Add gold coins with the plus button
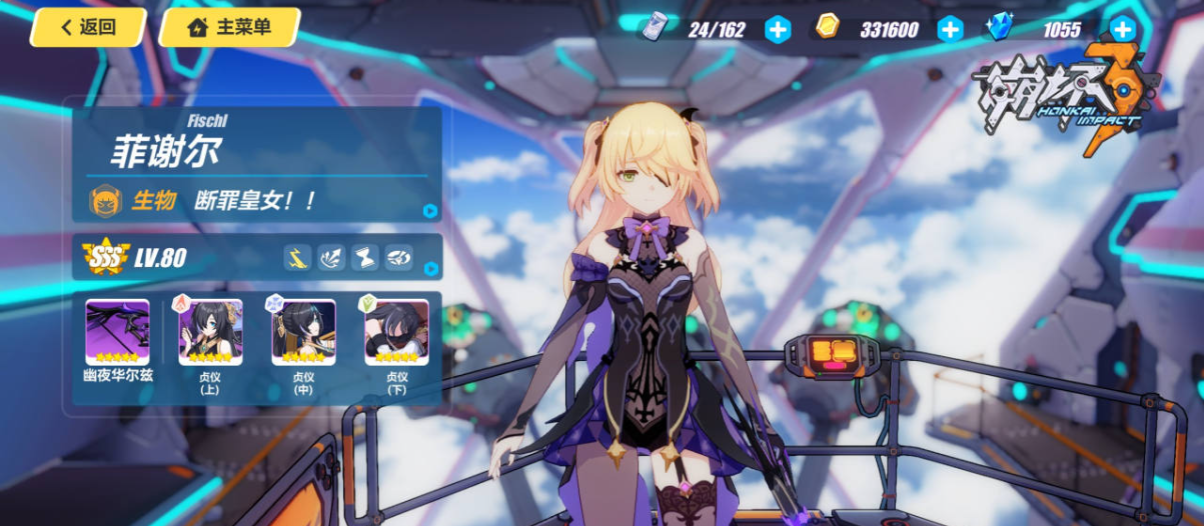The height and width of the screenshot is (526, 1204). tap(949, 29)
